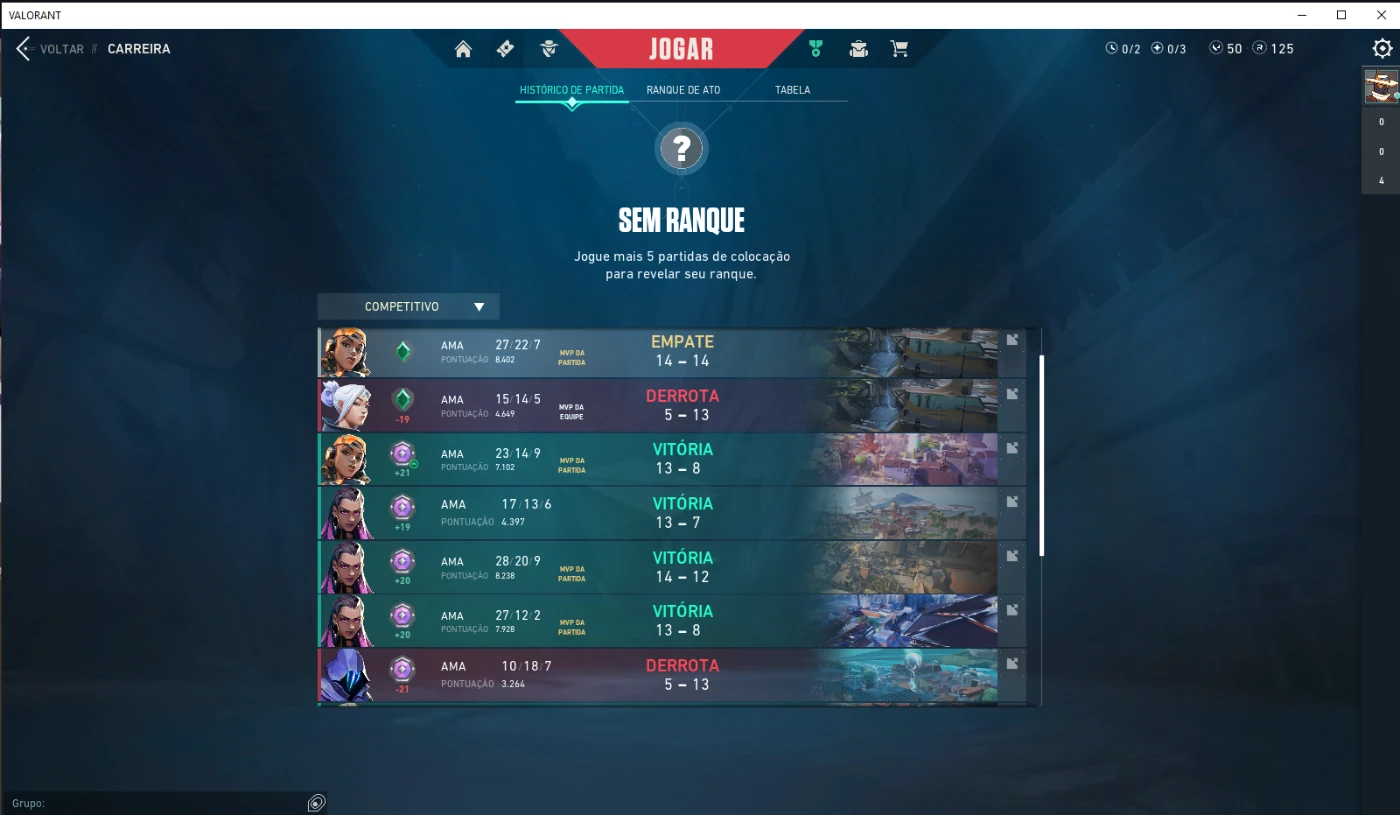The width and height of the screenshot is (1400, 815).
Task: Select the Battlepass ticket icon
Action: click(x=504, y=48)
